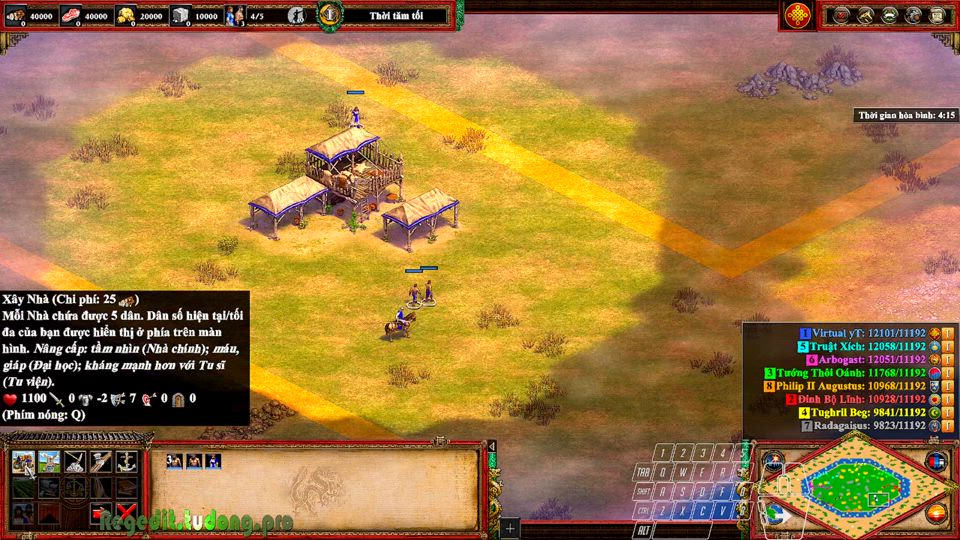Click the plus button below the game view

pyautogui.click(x=510, y=527)
